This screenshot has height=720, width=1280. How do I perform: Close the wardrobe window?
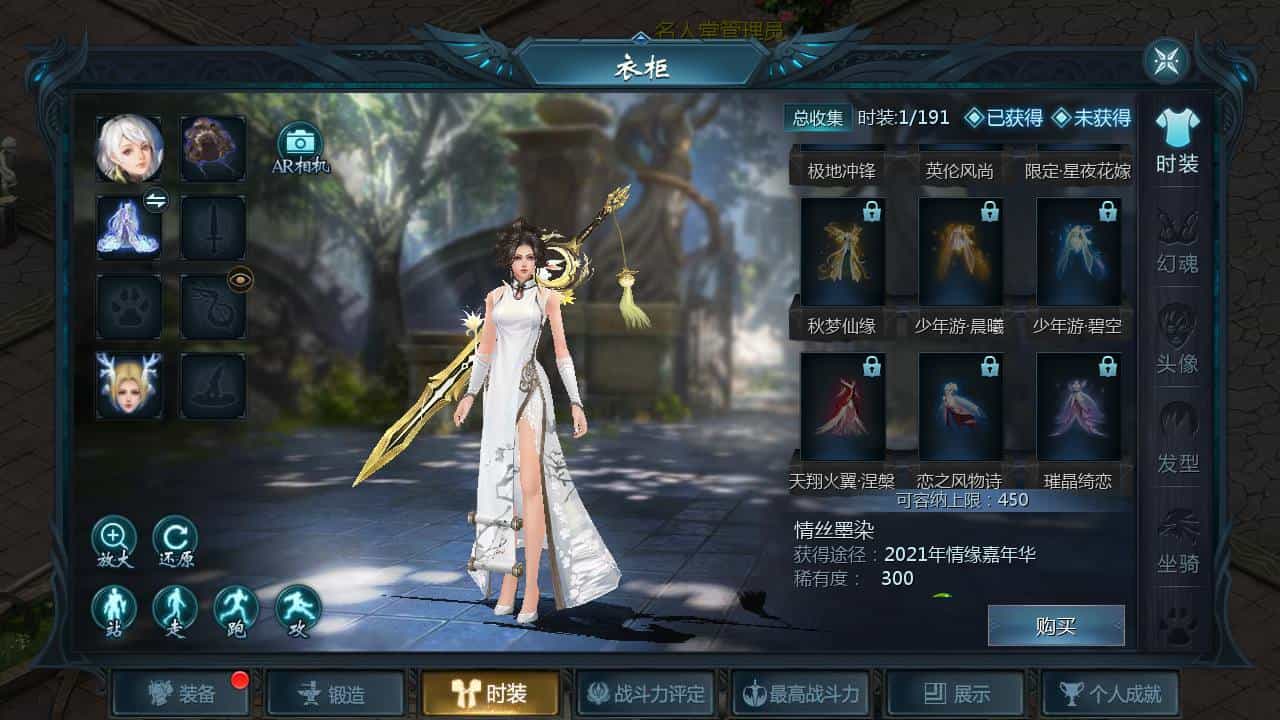(1166, 62)
